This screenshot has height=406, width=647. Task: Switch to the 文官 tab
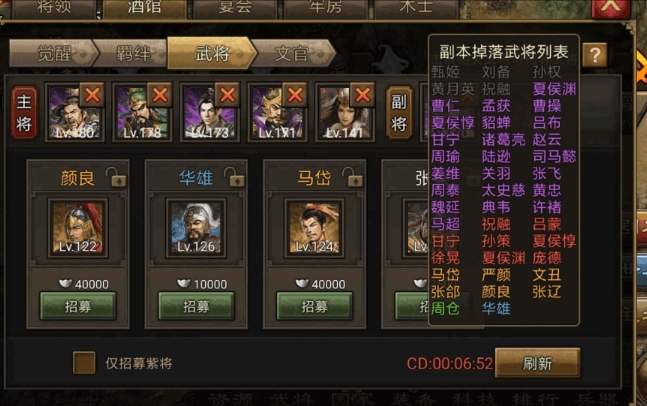(290, 53)
